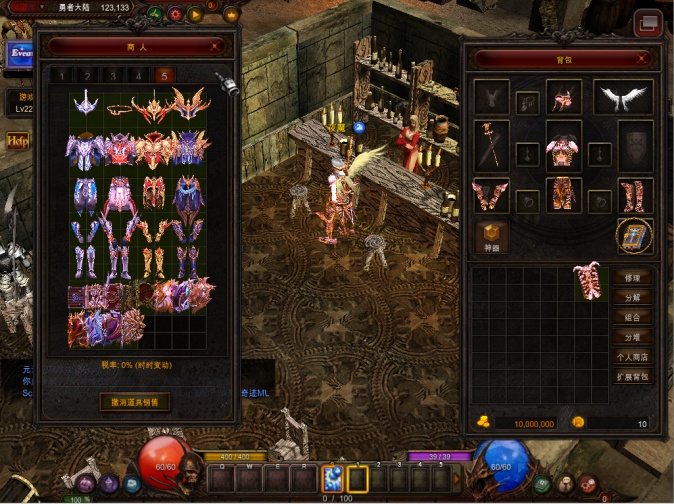Activate the blue skill in the hotbar
The image size is (674, 504).
click(x=332, y=480)
